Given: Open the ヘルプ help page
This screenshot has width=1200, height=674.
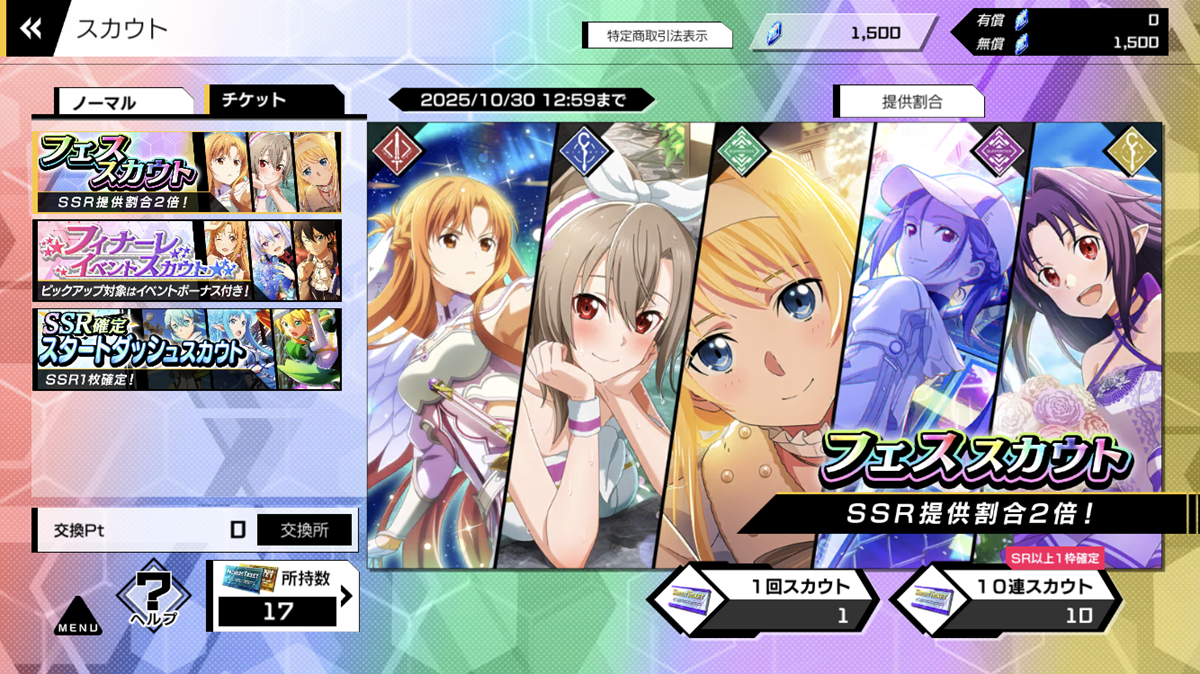Looking at the screenshot, I should 153,598.
